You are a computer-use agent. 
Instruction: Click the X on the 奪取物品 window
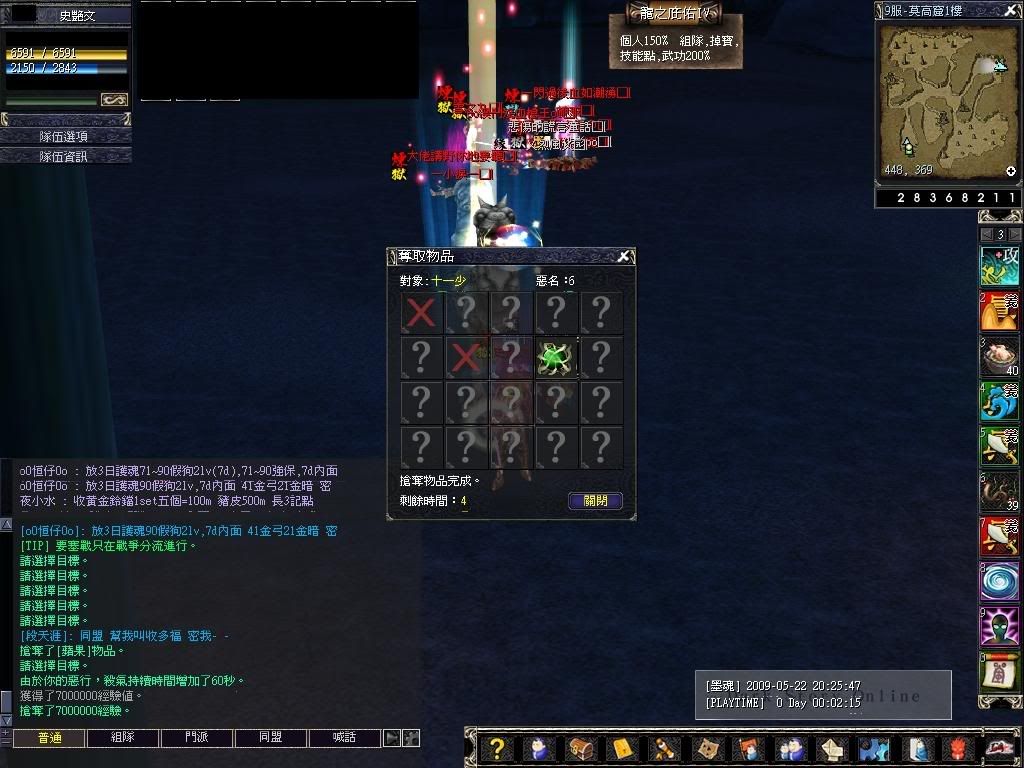623,257
